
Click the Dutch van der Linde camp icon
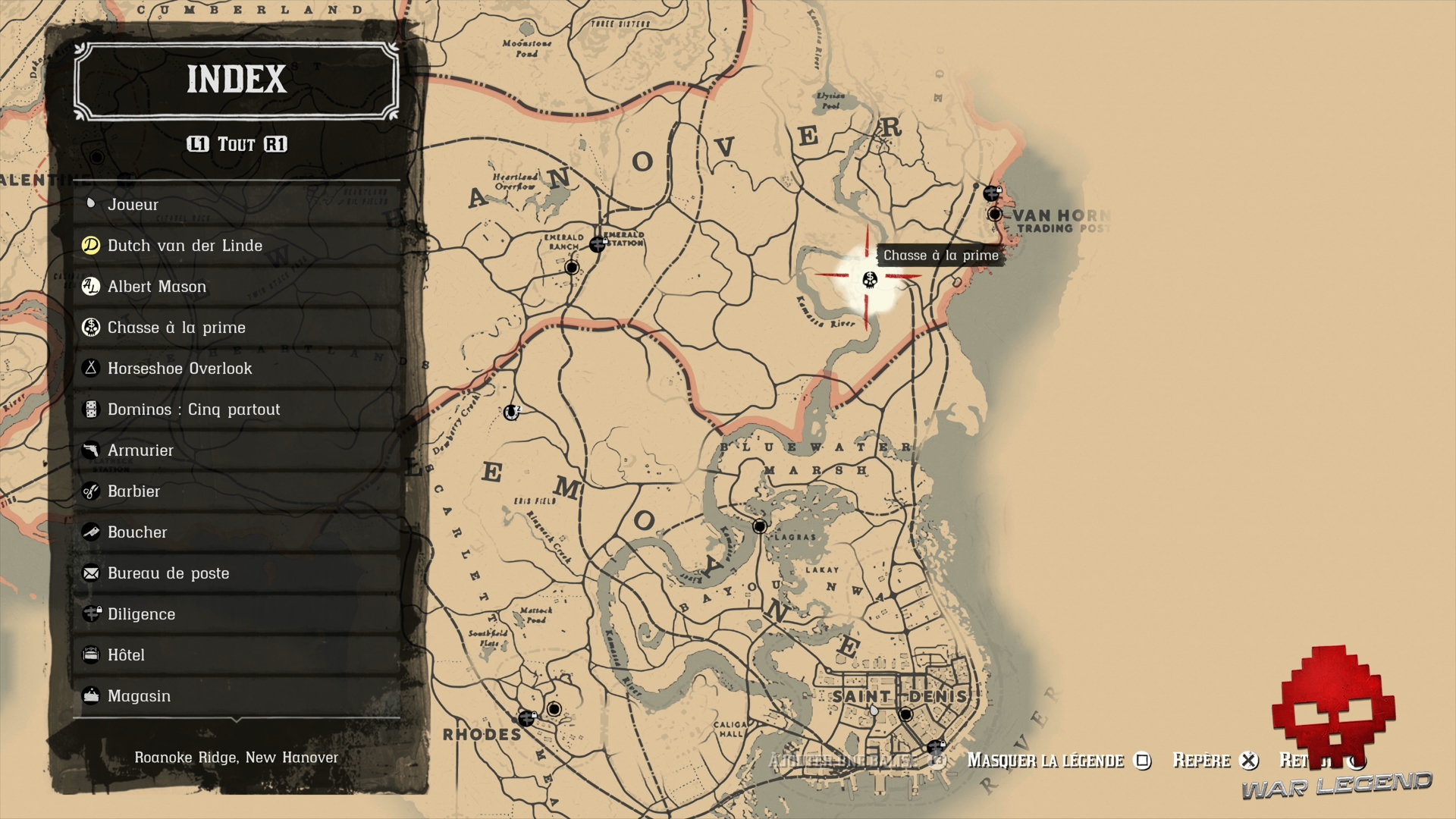tap(91, 245)
